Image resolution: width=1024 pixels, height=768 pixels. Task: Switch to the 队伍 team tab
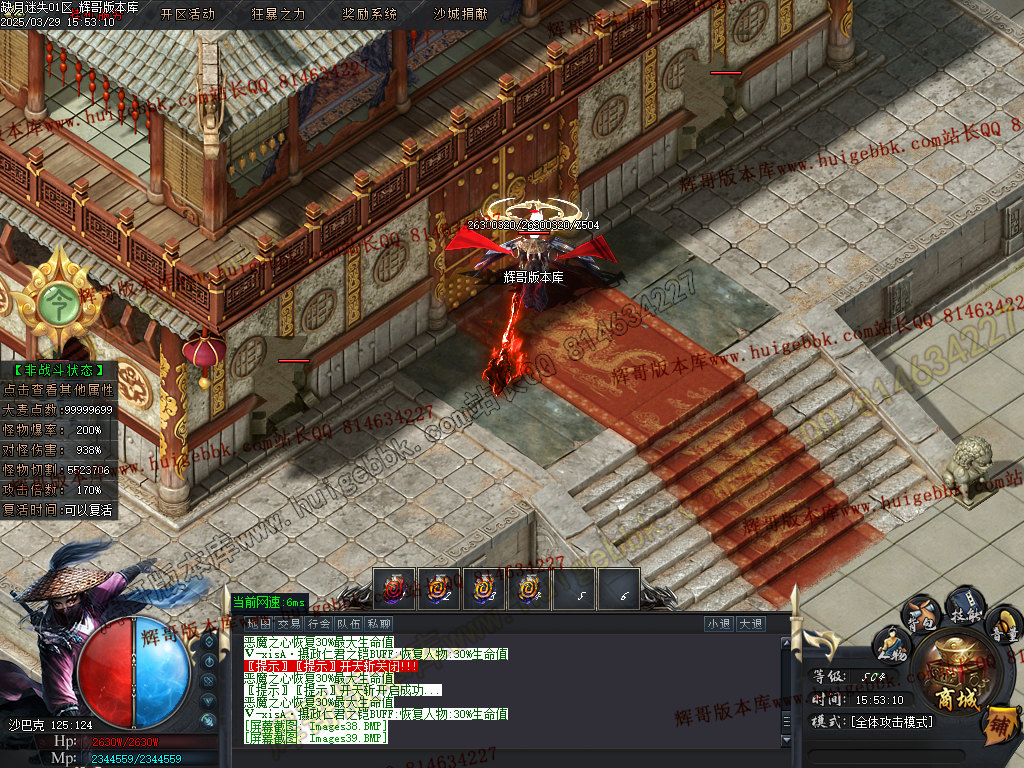pos(348,623)
